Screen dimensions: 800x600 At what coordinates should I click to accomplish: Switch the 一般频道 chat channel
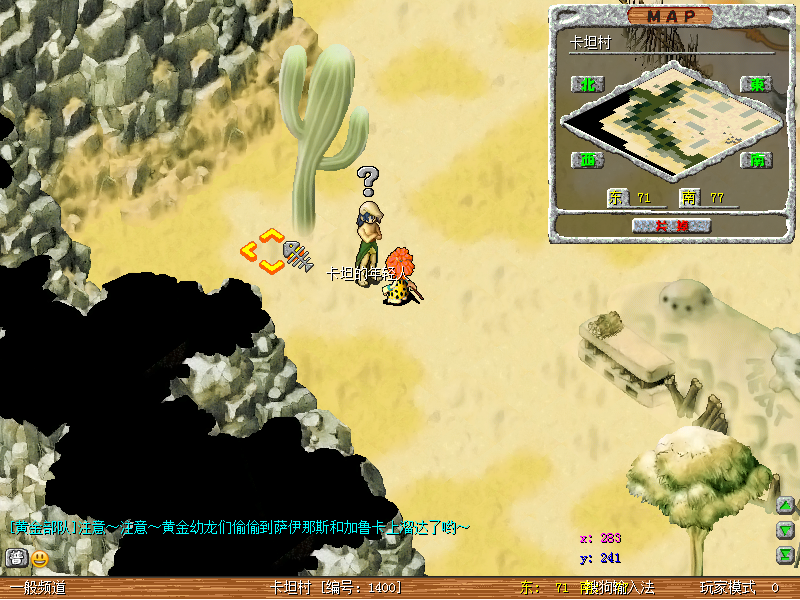[x=38, y=588]
